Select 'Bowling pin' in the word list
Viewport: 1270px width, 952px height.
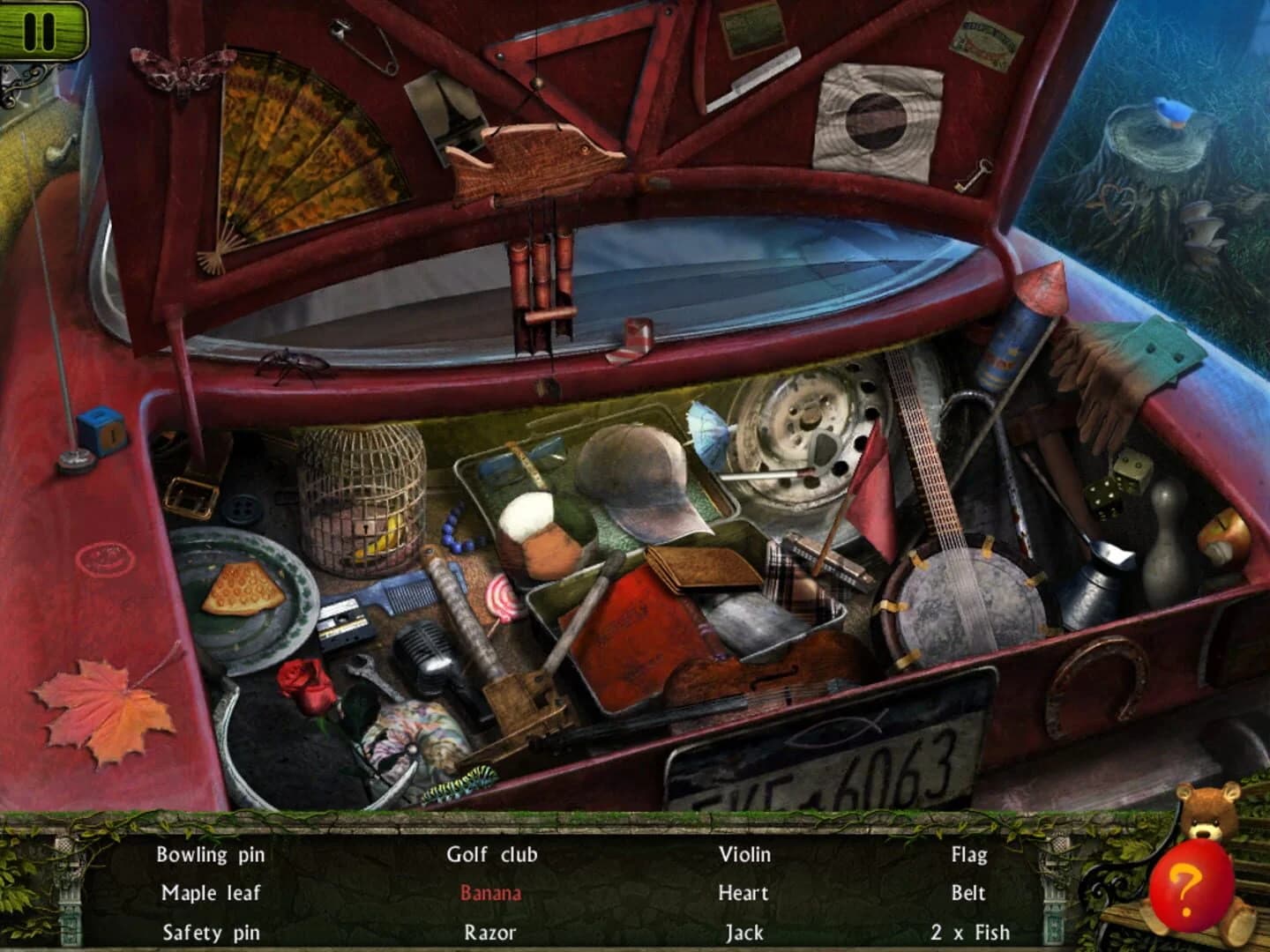[x=210, y=854]
